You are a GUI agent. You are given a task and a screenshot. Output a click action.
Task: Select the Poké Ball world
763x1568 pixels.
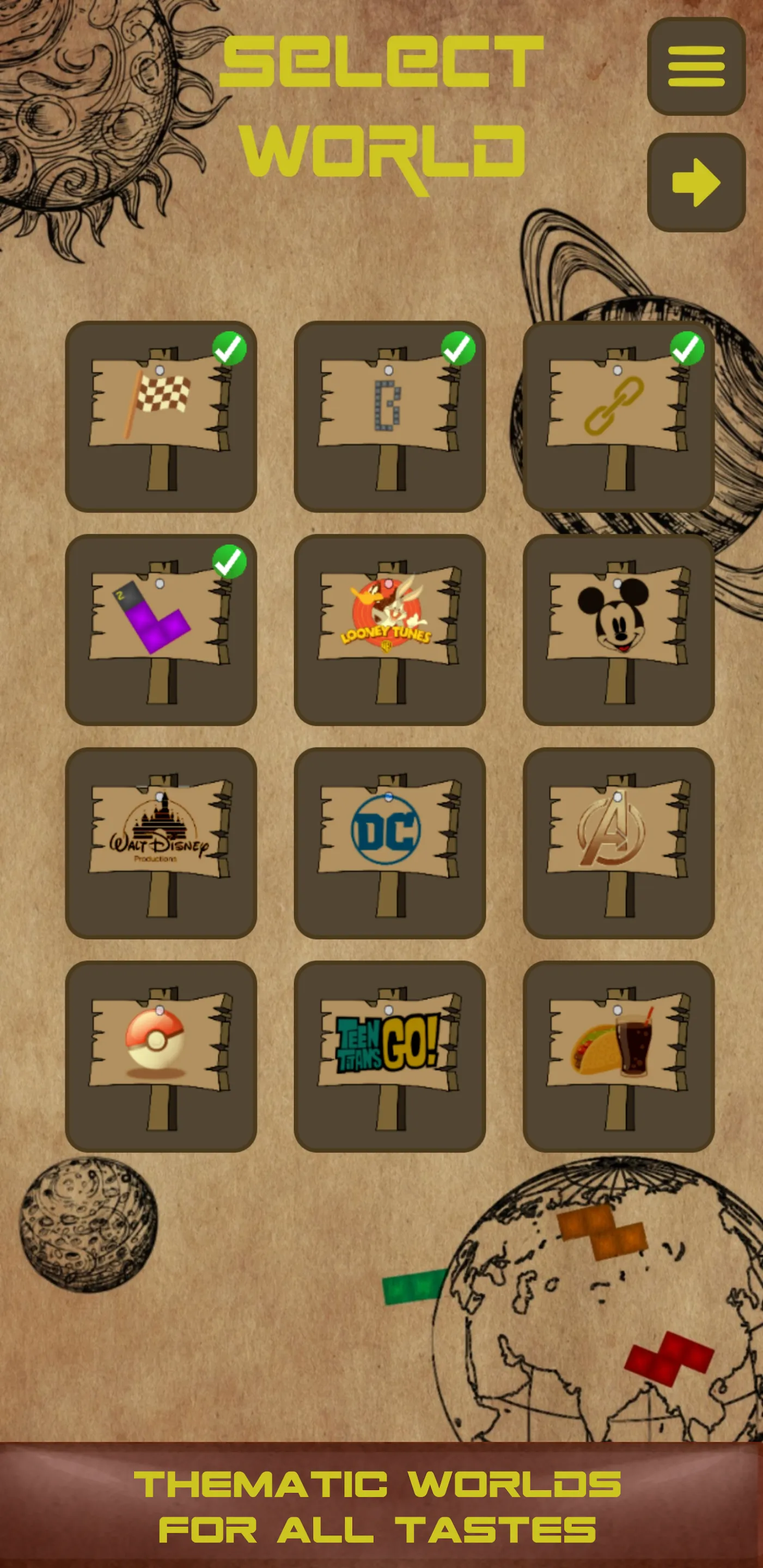pos(161,1056)
